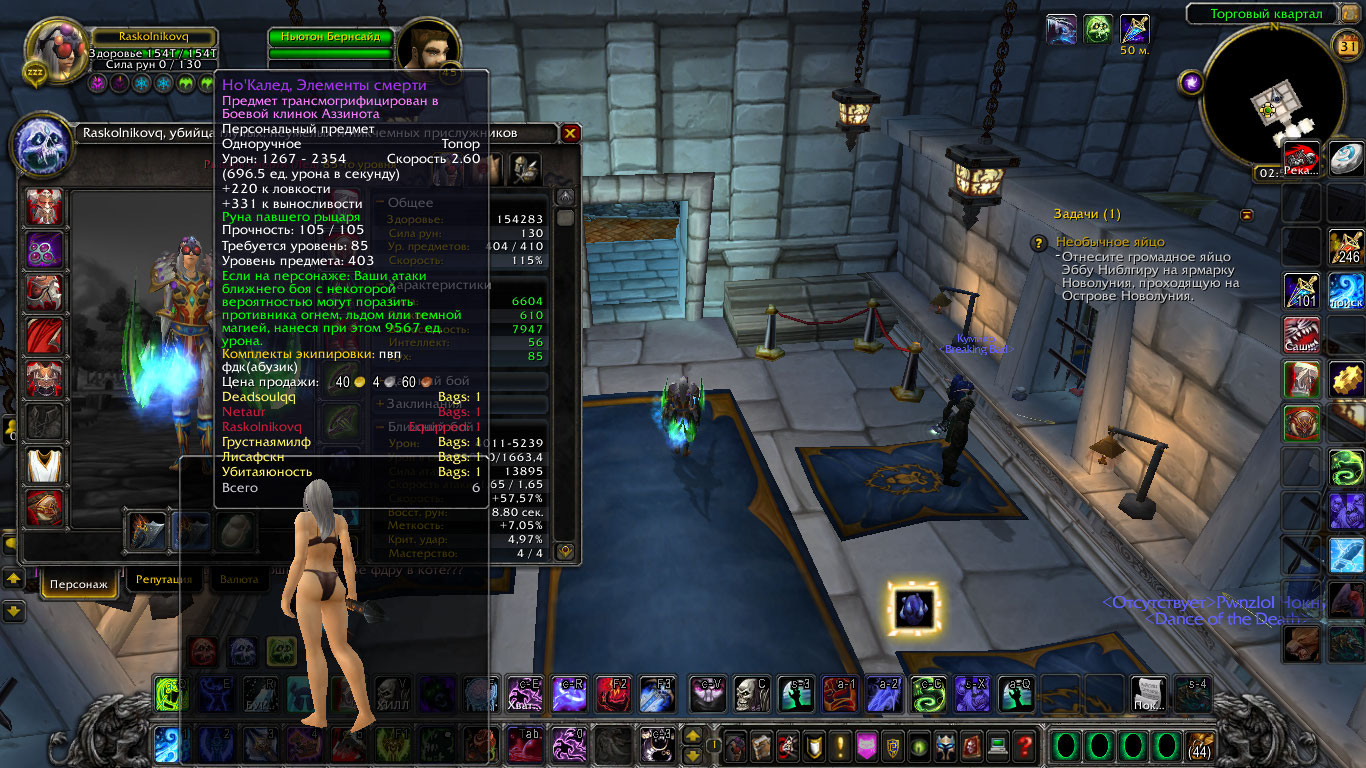Use the red motorcycle mount icon
The width and height of the screenshot is (1366, 768).
pos(1301,160)
